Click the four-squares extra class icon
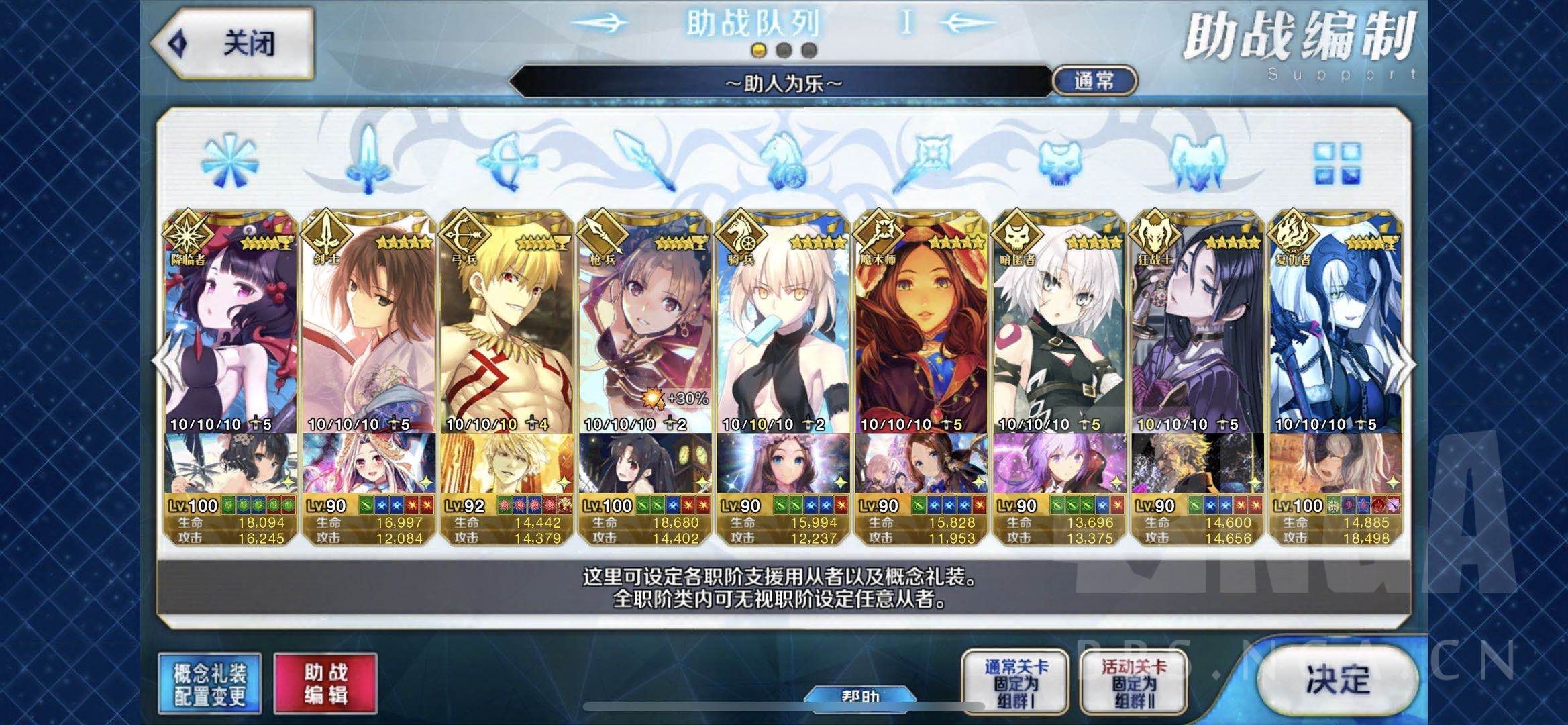The image size is (1568, 725). pyautogui.click(x=1337, y=163)
